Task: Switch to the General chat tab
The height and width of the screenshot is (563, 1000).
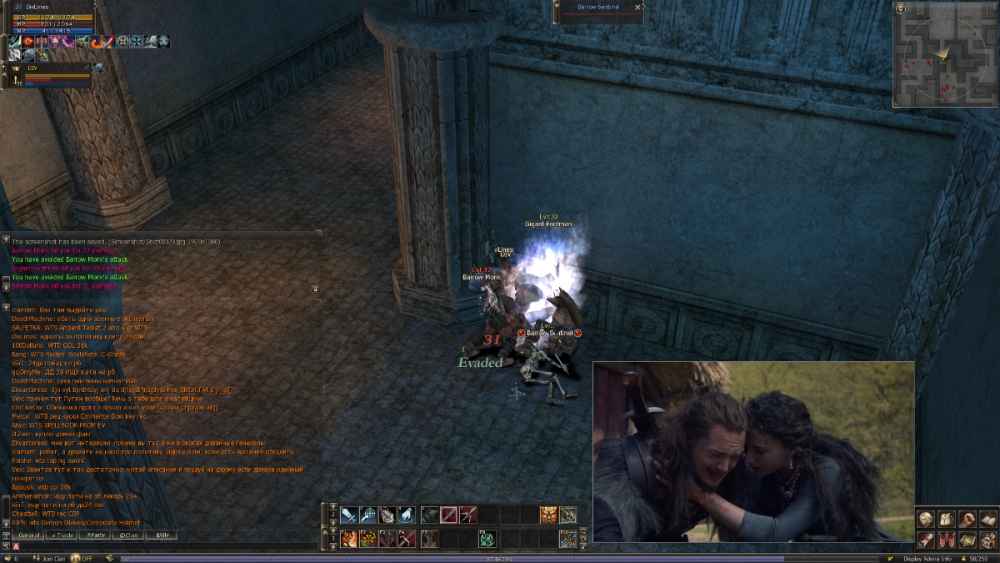Action: tap(27, 535)
